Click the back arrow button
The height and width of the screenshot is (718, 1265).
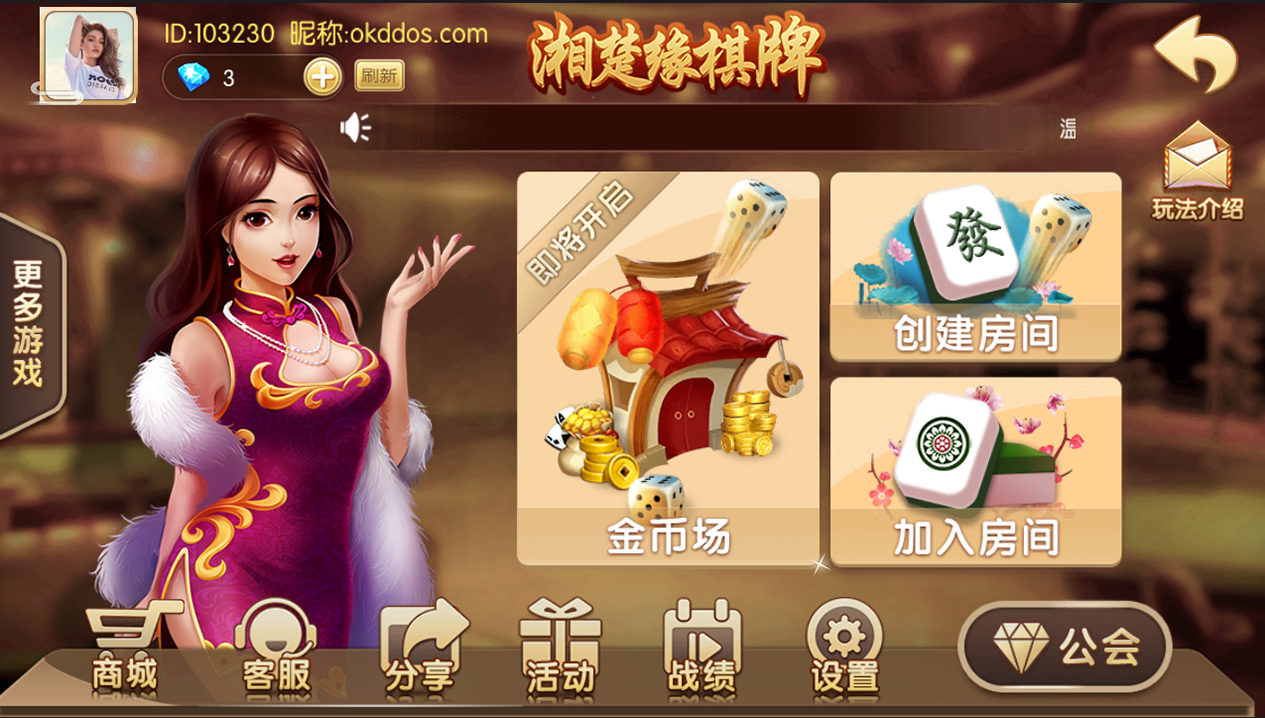click(1196, 55)
